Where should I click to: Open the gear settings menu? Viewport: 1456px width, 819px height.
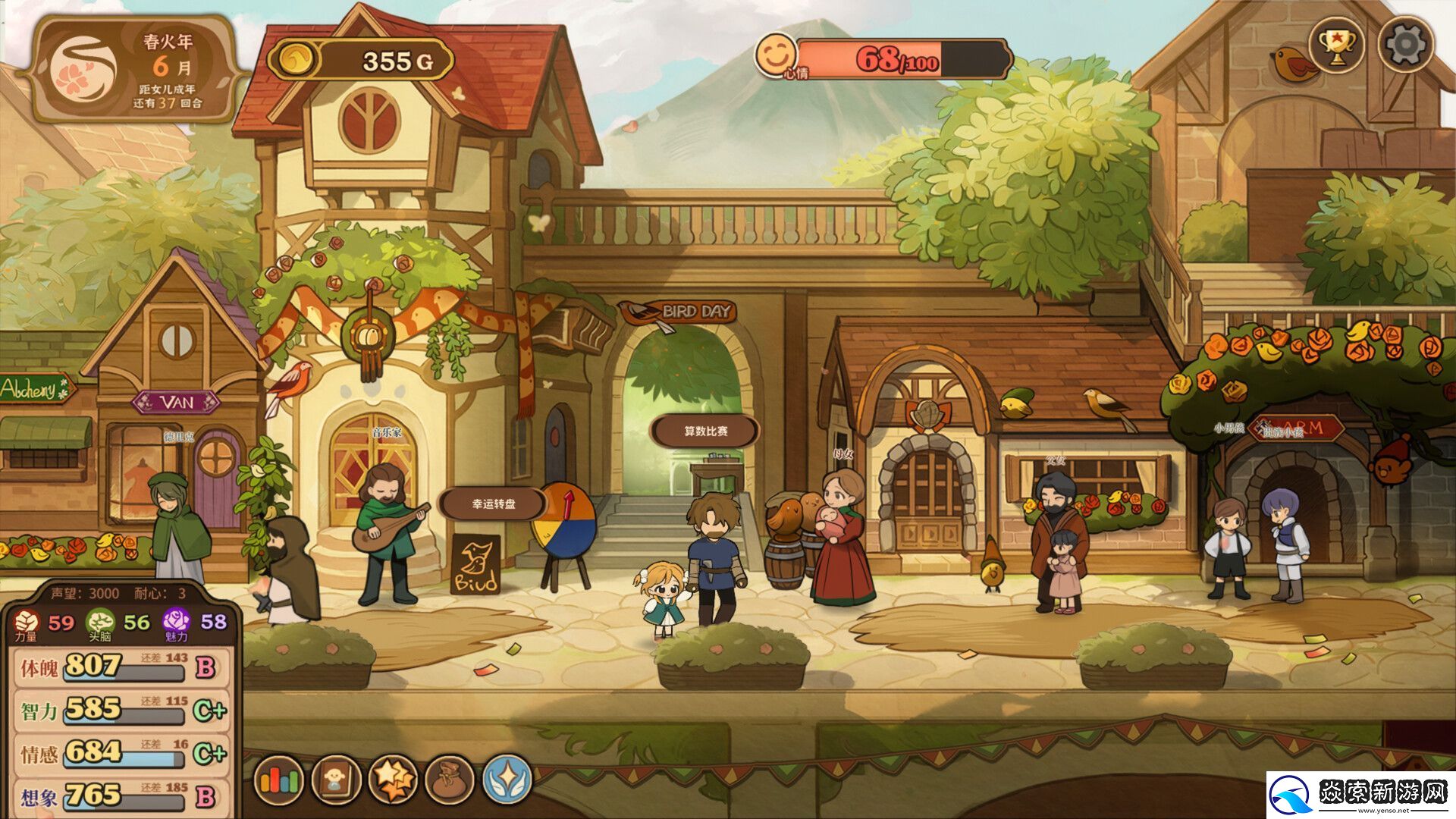pos(1405,45)
